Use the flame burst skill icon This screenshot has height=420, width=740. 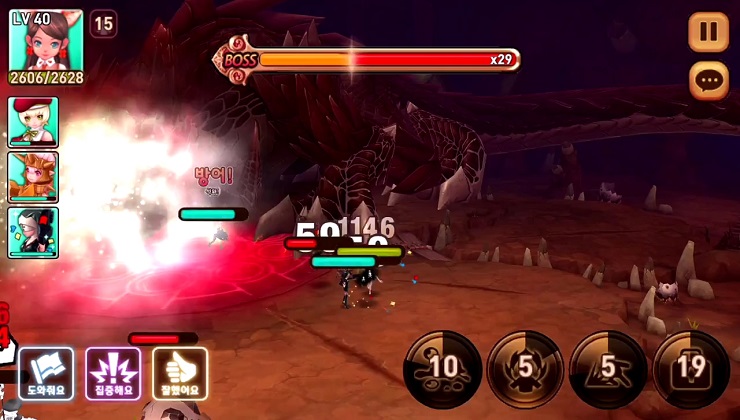point(525,368)
